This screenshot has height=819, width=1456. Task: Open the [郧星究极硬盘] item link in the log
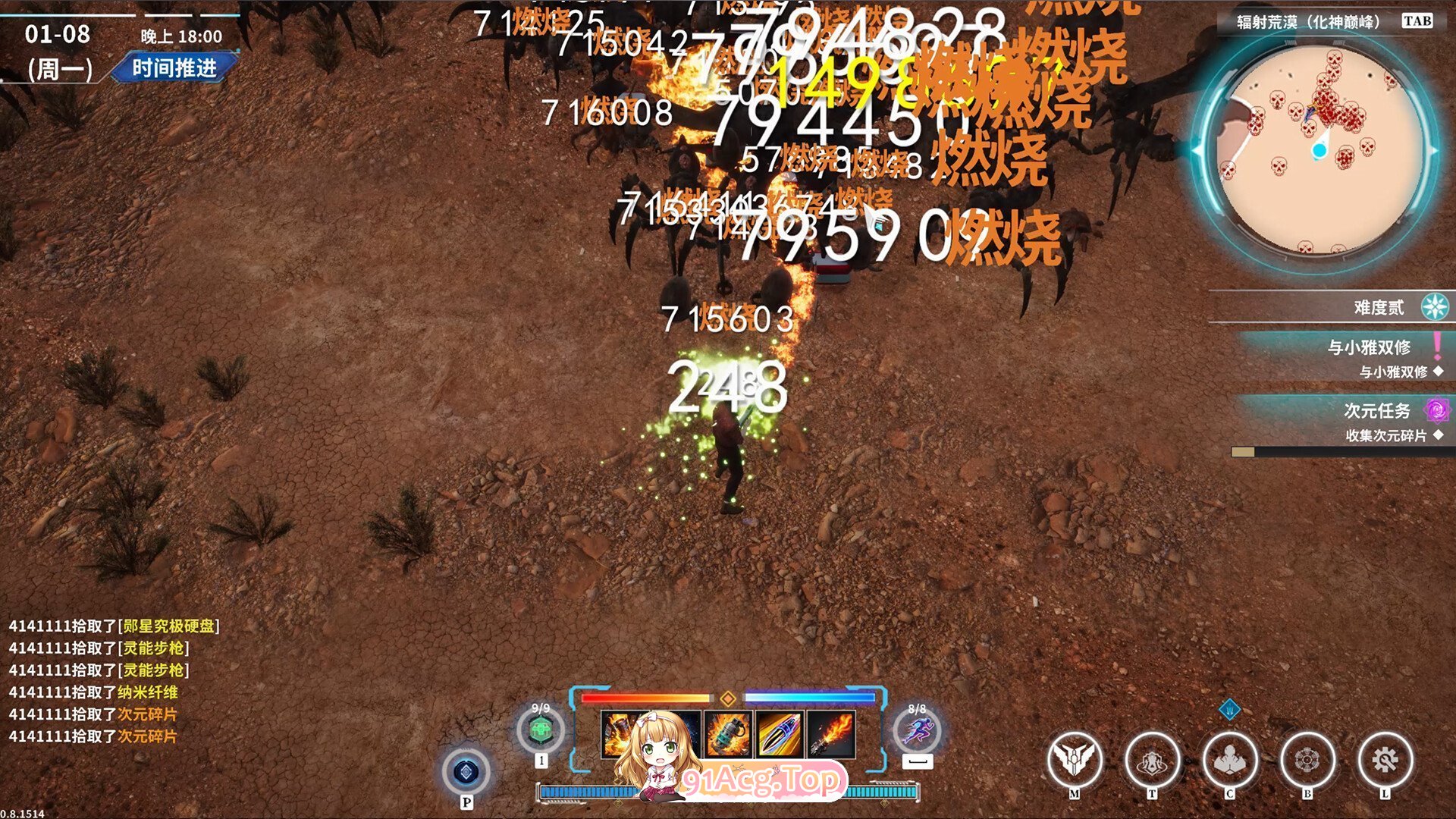(171, 627)
